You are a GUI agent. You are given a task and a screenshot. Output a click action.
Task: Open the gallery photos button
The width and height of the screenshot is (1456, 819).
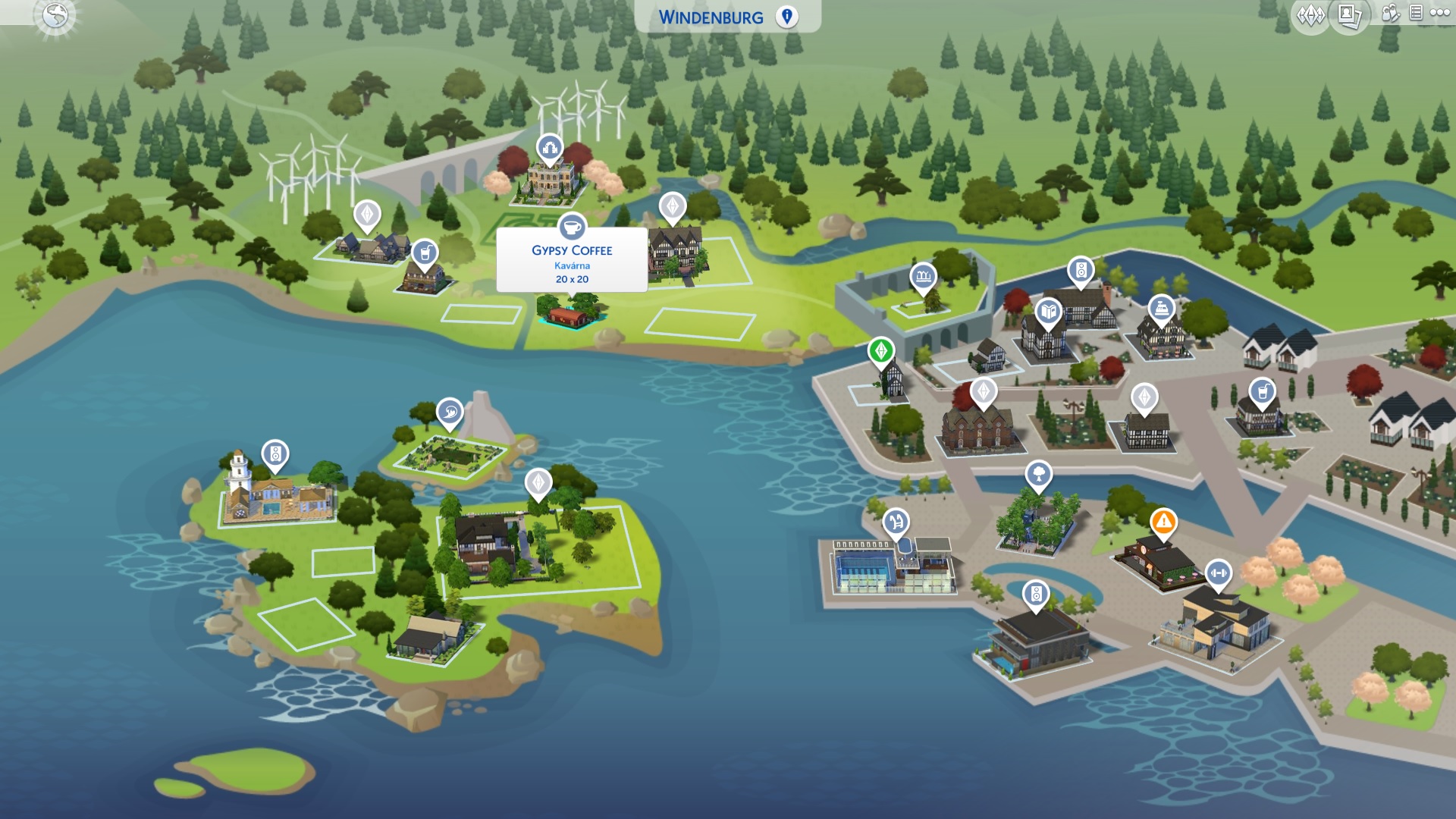point(1349,14)
